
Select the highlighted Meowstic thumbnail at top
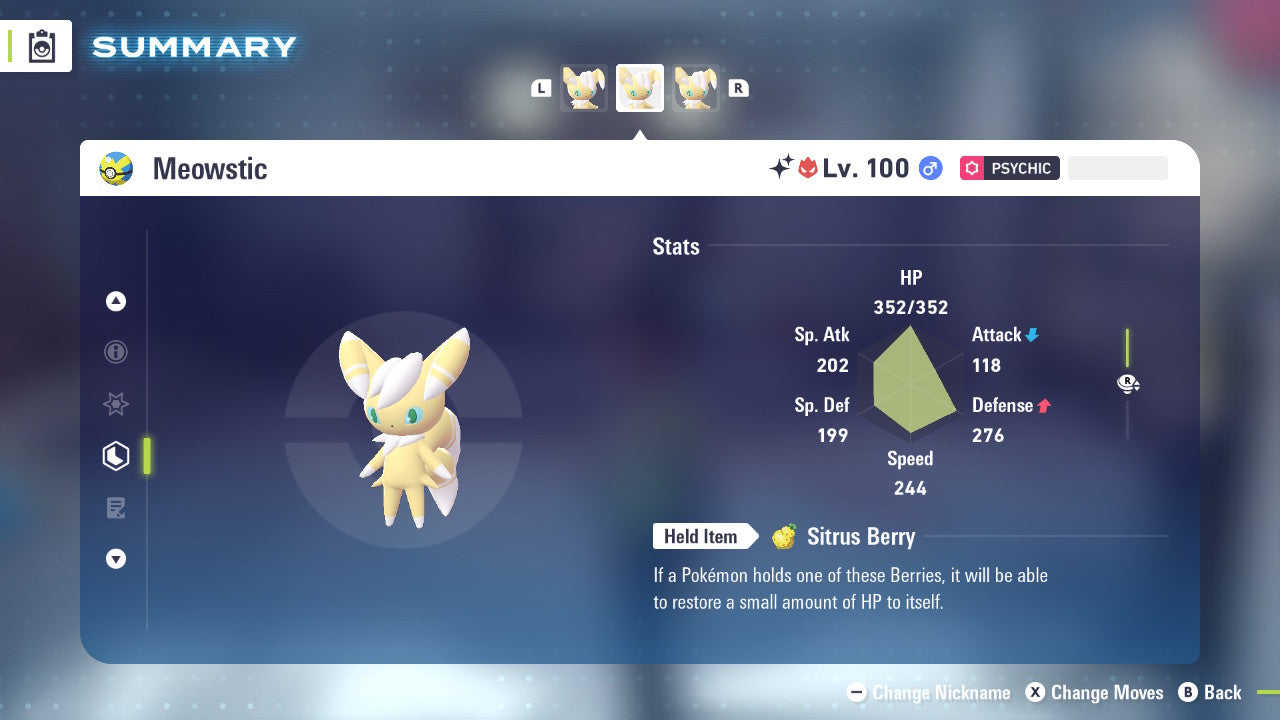pyautogui.click(x=639, y=87)
